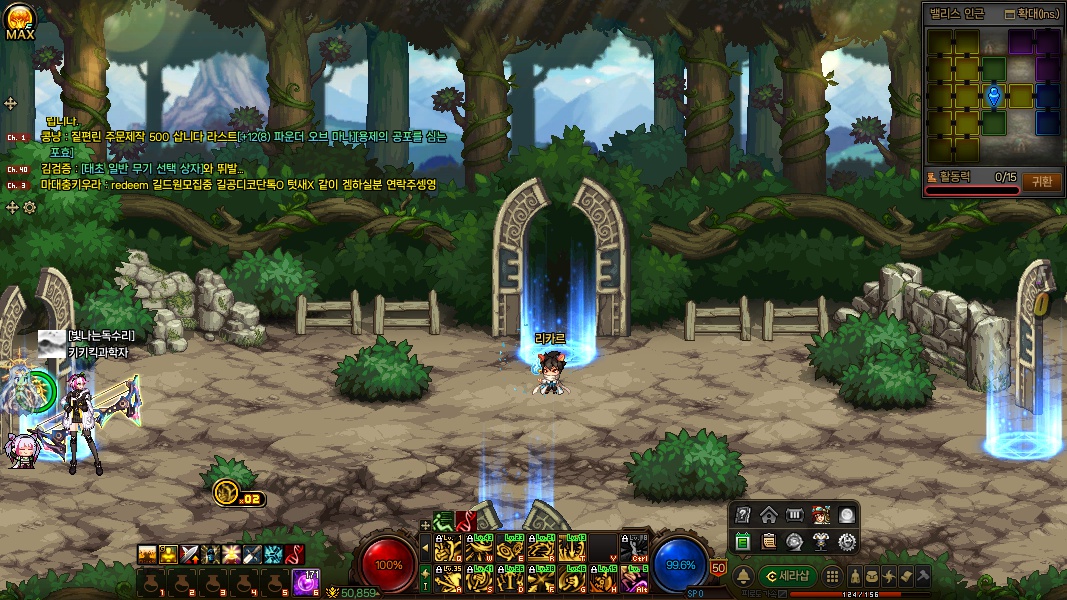Select the red-hat character portrait icon
Image resolution: width=1067 pixels, height=600 pixels.
tap(821, 516)
